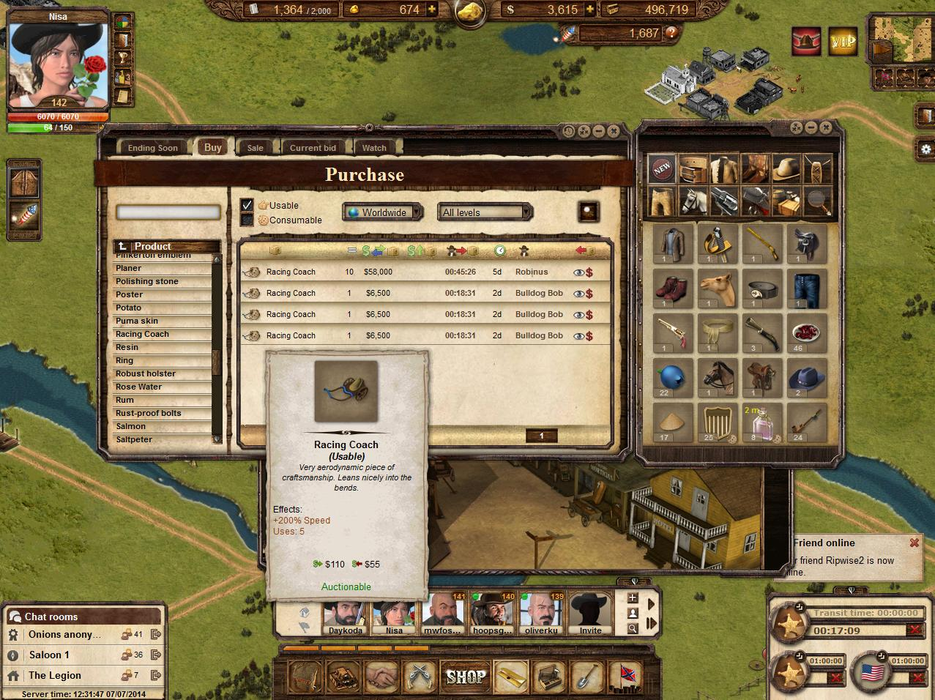Select Saltpeter in the product list
Image resolution: width=935 pixels, height=700 pixels.
(137, 440)
